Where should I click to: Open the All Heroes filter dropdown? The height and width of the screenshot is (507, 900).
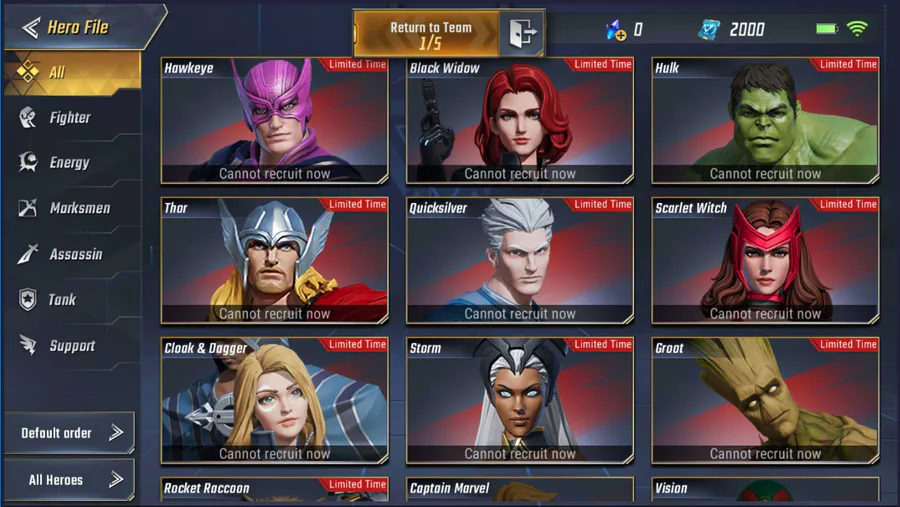click(x=70, y=480)
